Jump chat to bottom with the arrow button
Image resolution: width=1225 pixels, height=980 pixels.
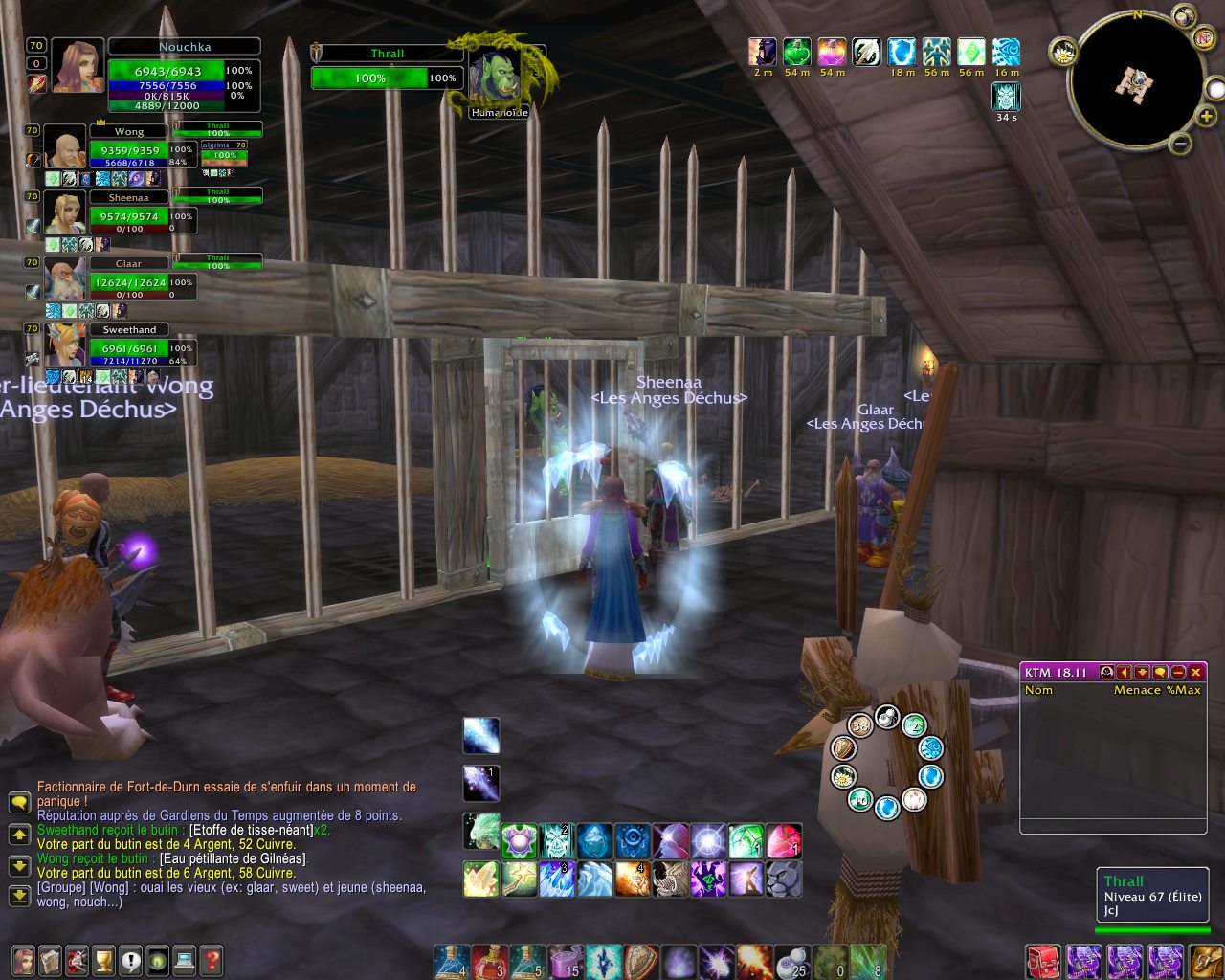[x=19, y=896]
